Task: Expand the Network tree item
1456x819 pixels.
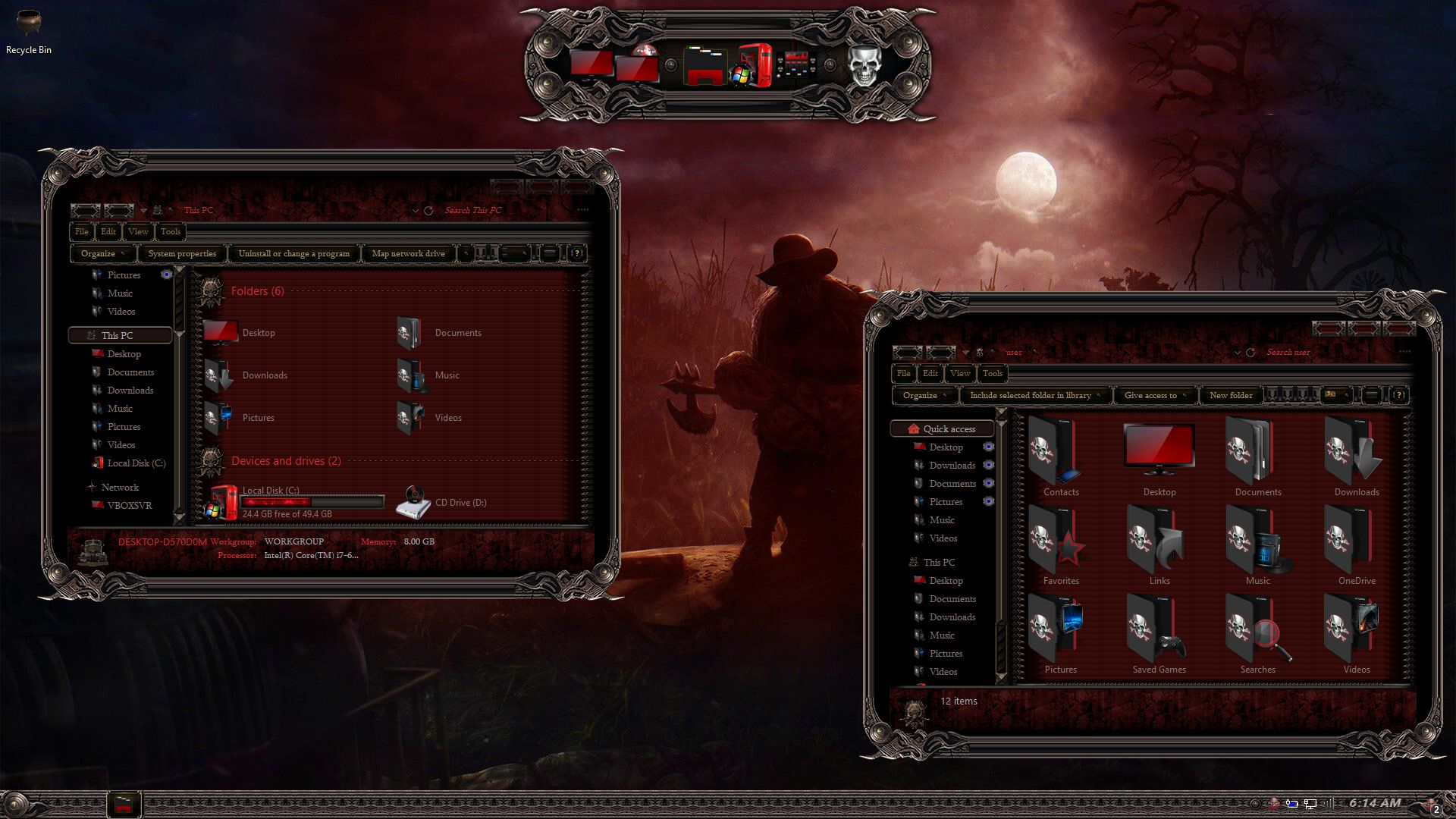Action: pyautogui.click(x=120, y=487)
